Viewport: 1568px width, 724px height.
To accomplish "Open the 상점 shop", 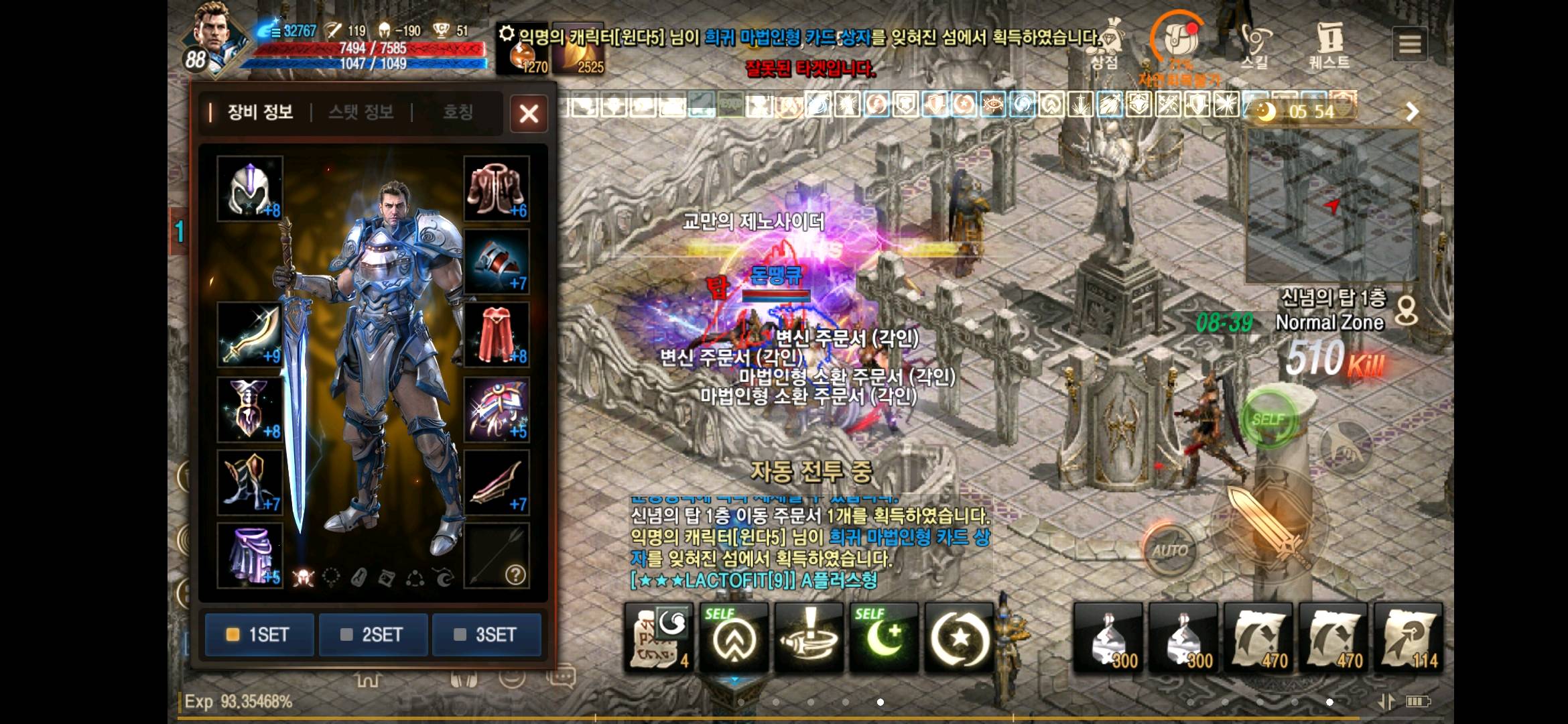I will [x=1106, y=45].
